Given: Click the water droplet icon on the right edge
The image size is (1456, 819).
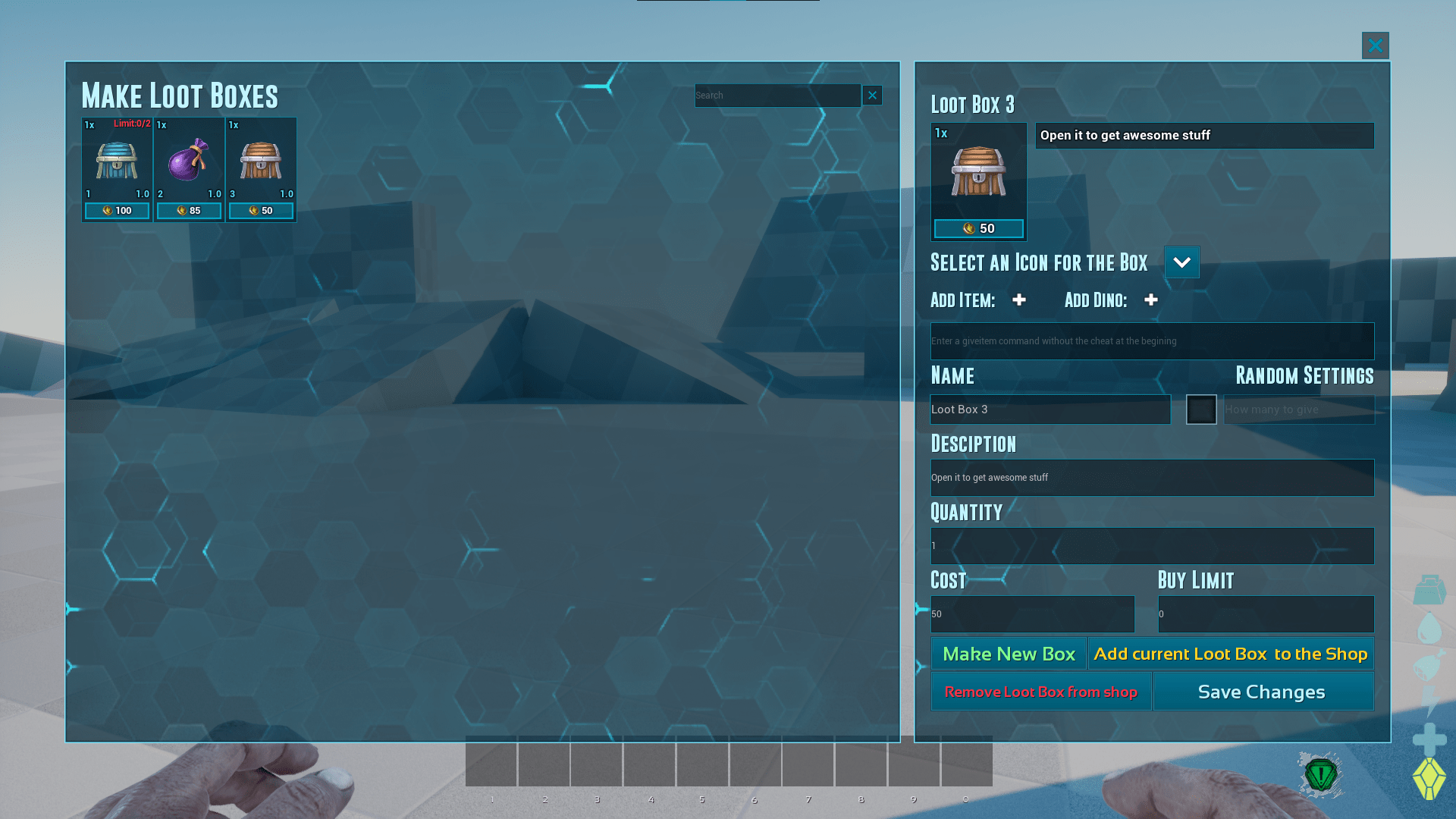Looking at the screenshot, I should point(1429,626).
